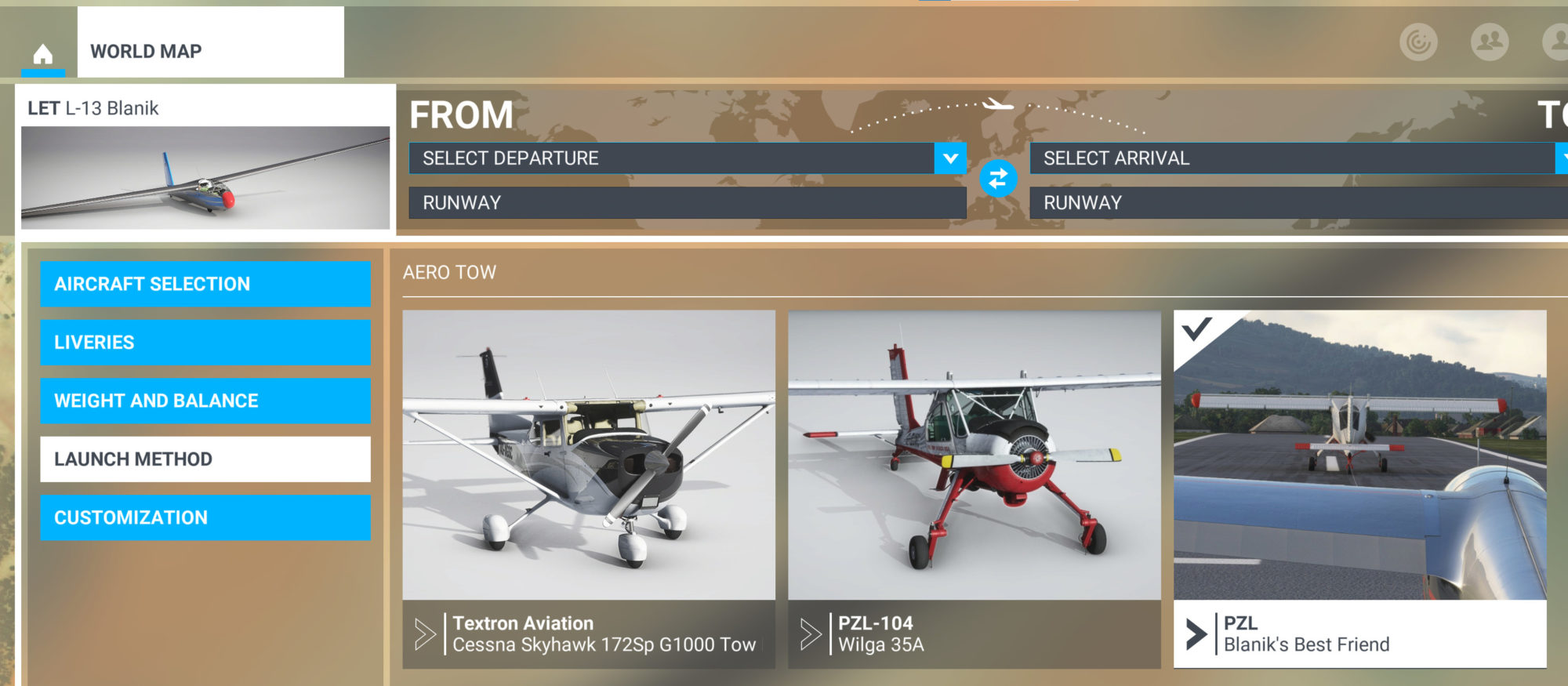The image size is (1568, 686).
Task: Open the Customization section
Action: pyautogui.click(x=205, y=517)
